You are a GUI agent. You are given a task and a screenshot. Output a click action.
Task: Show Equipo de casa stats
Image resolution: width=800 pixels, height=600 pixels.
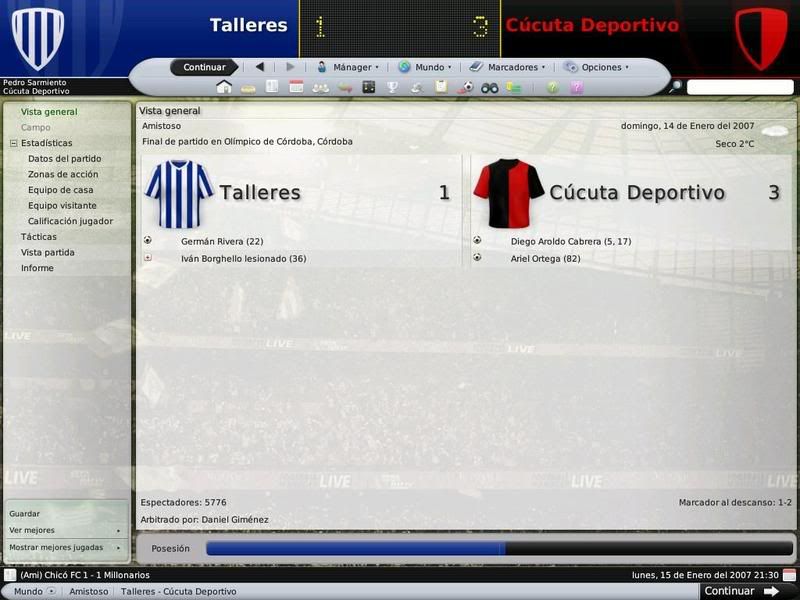click(x=61, y=190)
